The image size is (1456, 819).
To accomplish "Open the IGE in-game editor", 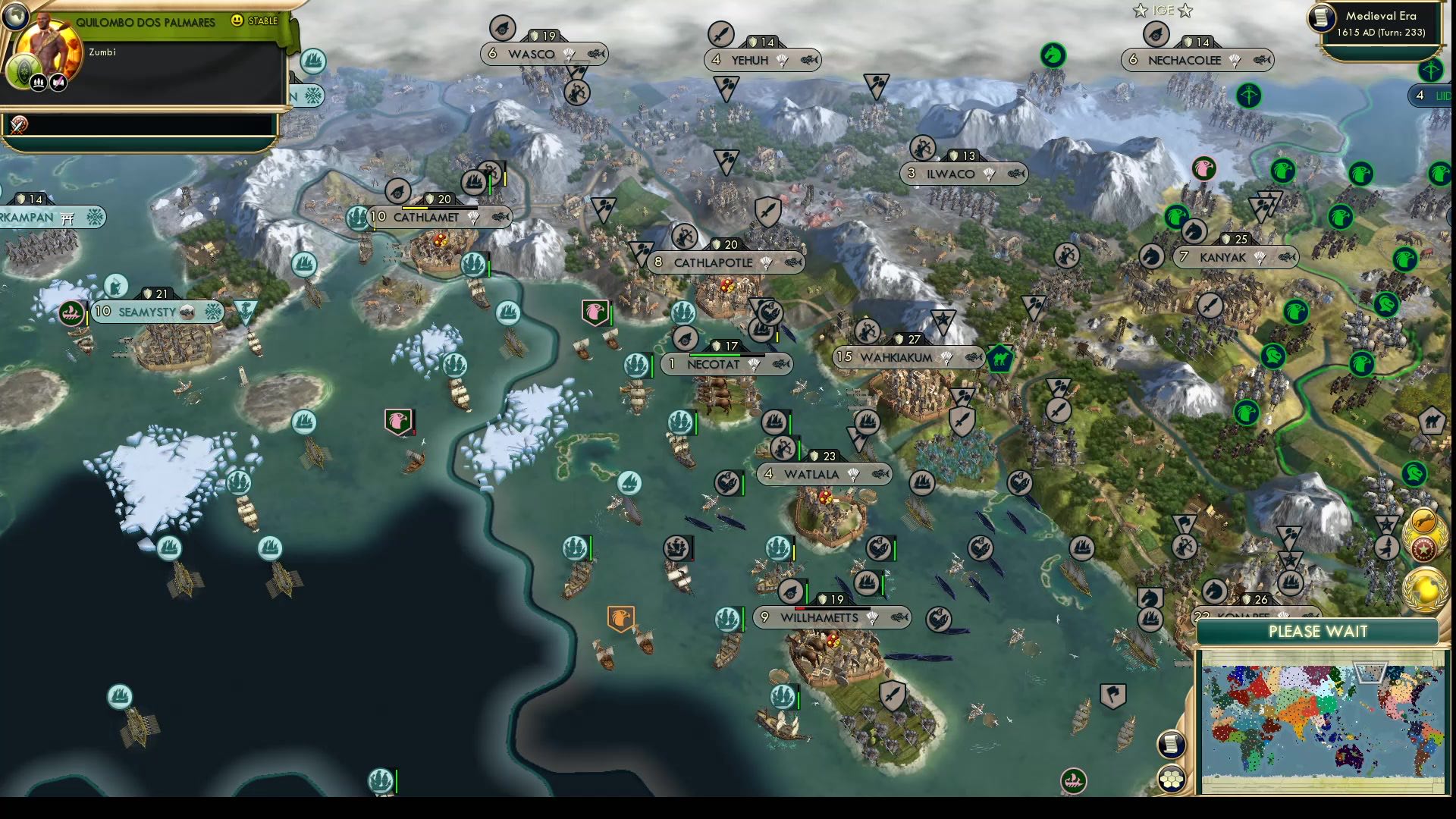I will 1163,11.
